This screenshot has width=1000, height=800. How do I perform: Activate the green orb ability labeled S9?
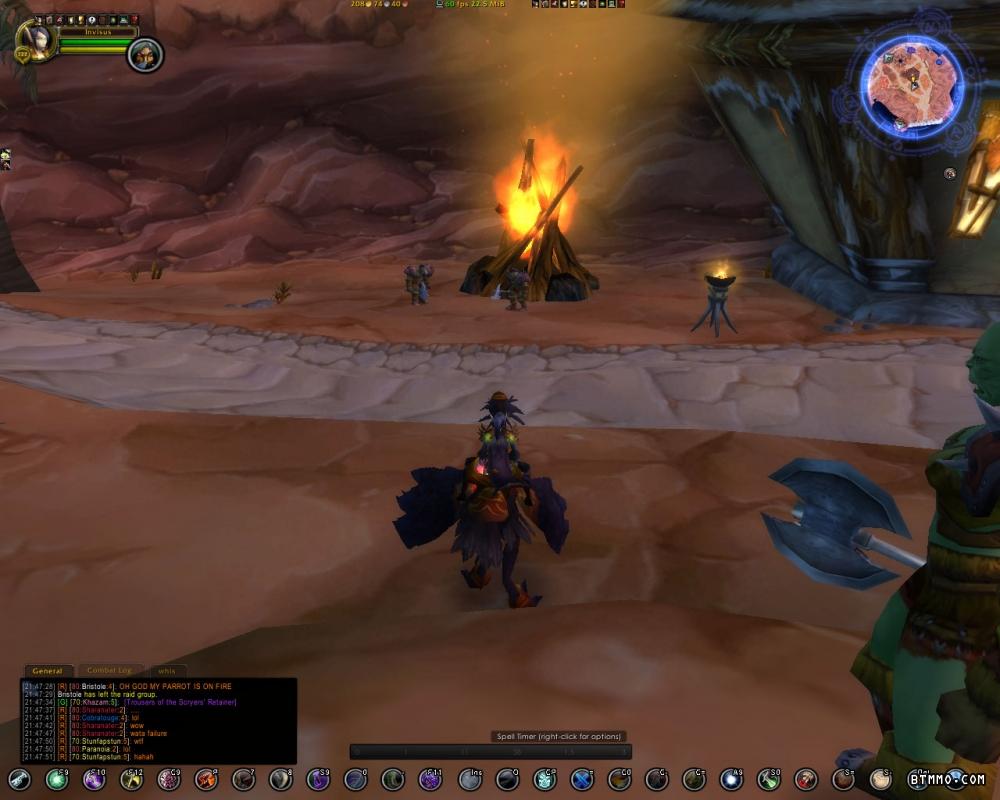57,779
